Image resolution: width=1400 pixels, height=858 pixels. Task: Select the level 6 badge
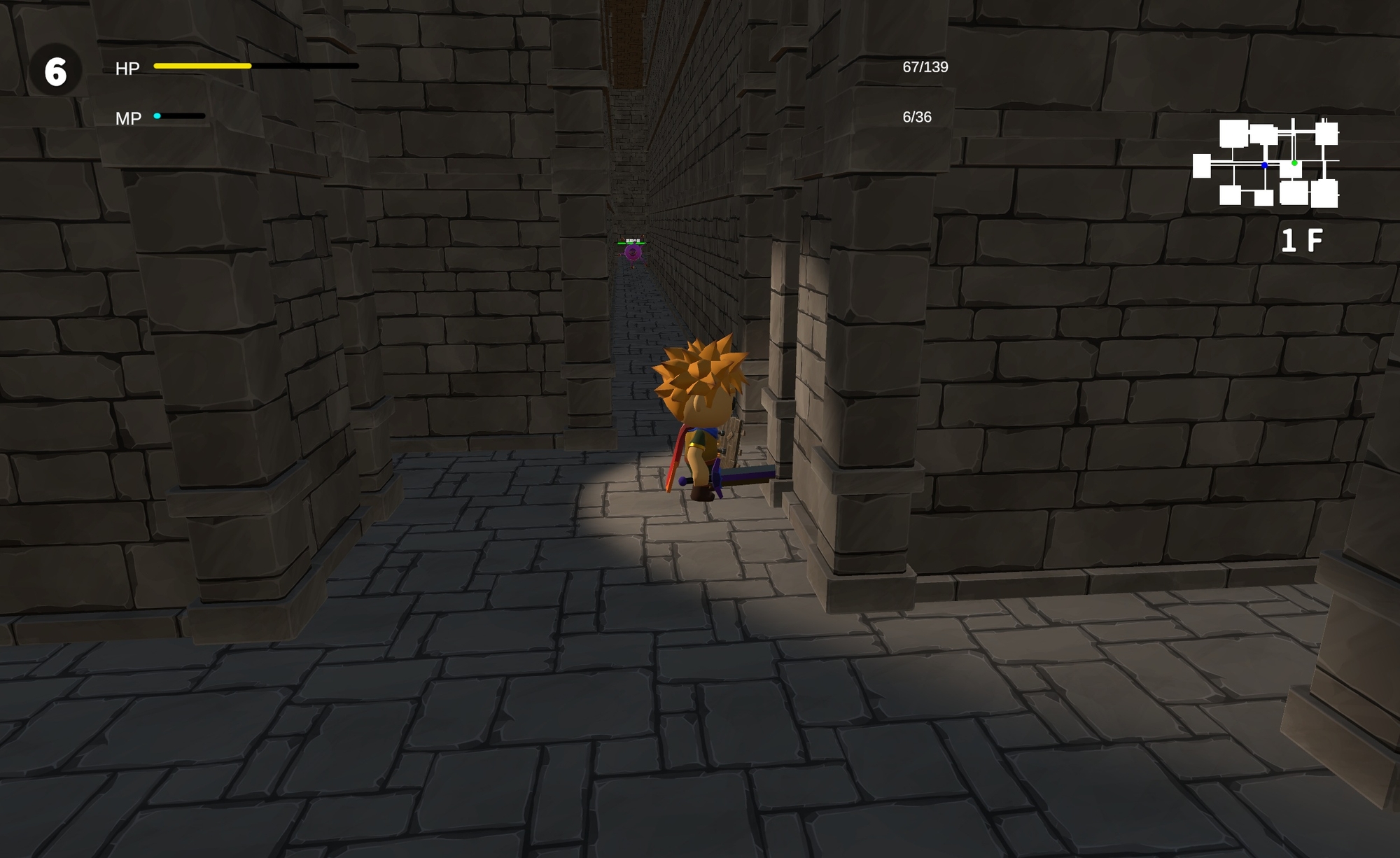pos(55,71)
